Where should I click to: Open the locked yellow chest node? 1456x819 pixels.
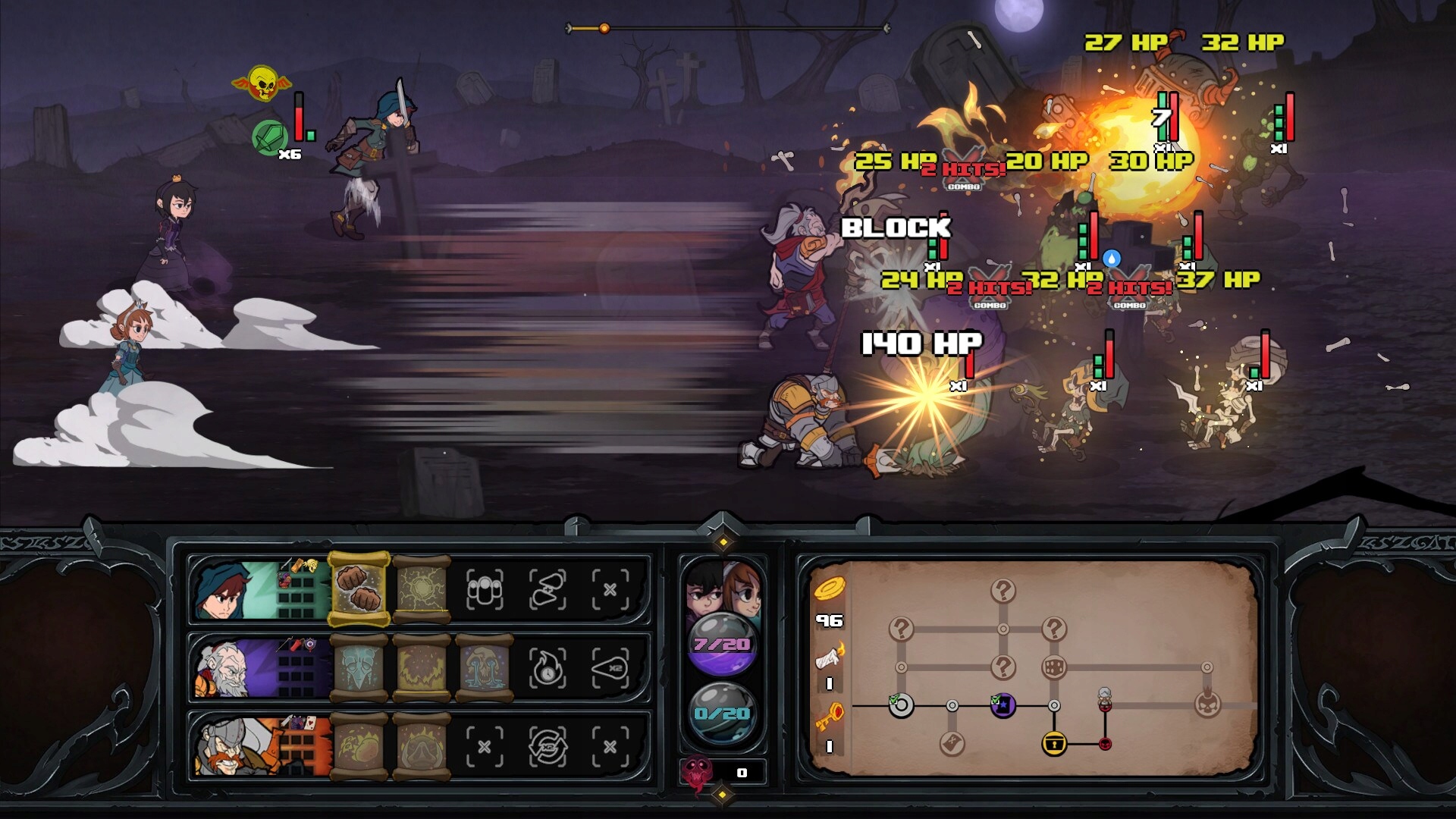1055,743
